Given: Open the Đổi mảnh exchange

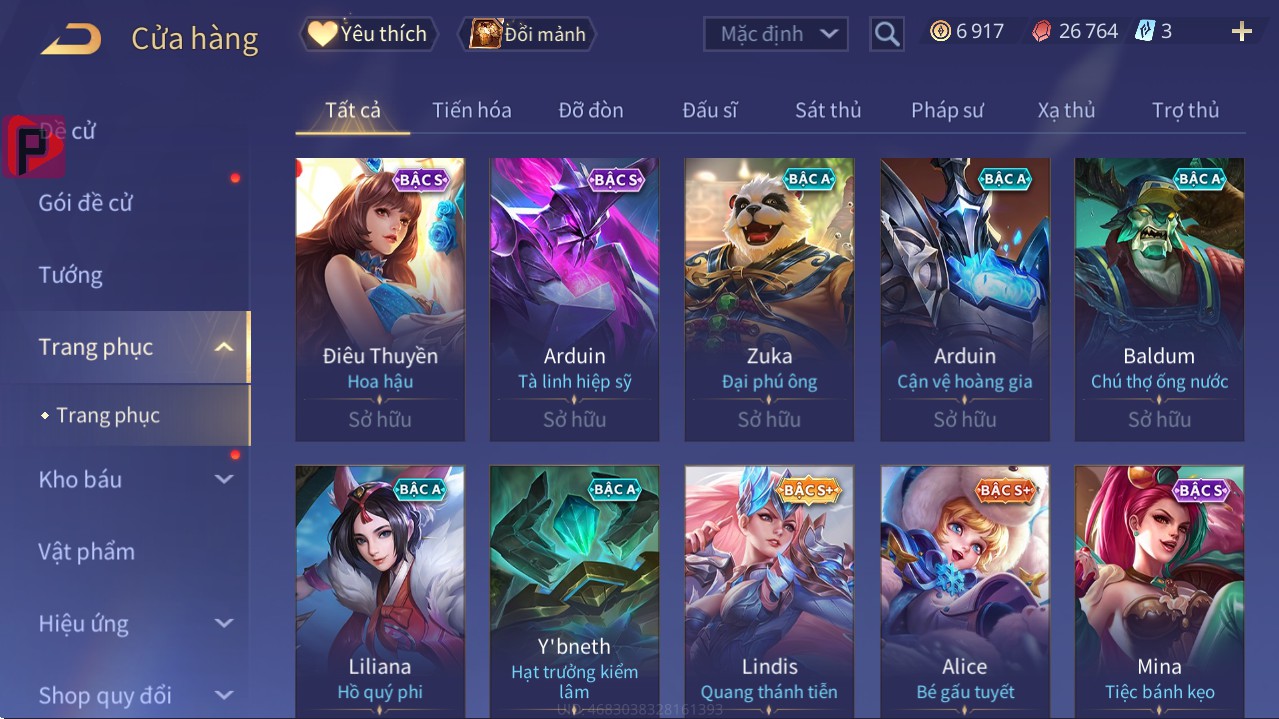Looking at the screenshot, I should [528, 33].
